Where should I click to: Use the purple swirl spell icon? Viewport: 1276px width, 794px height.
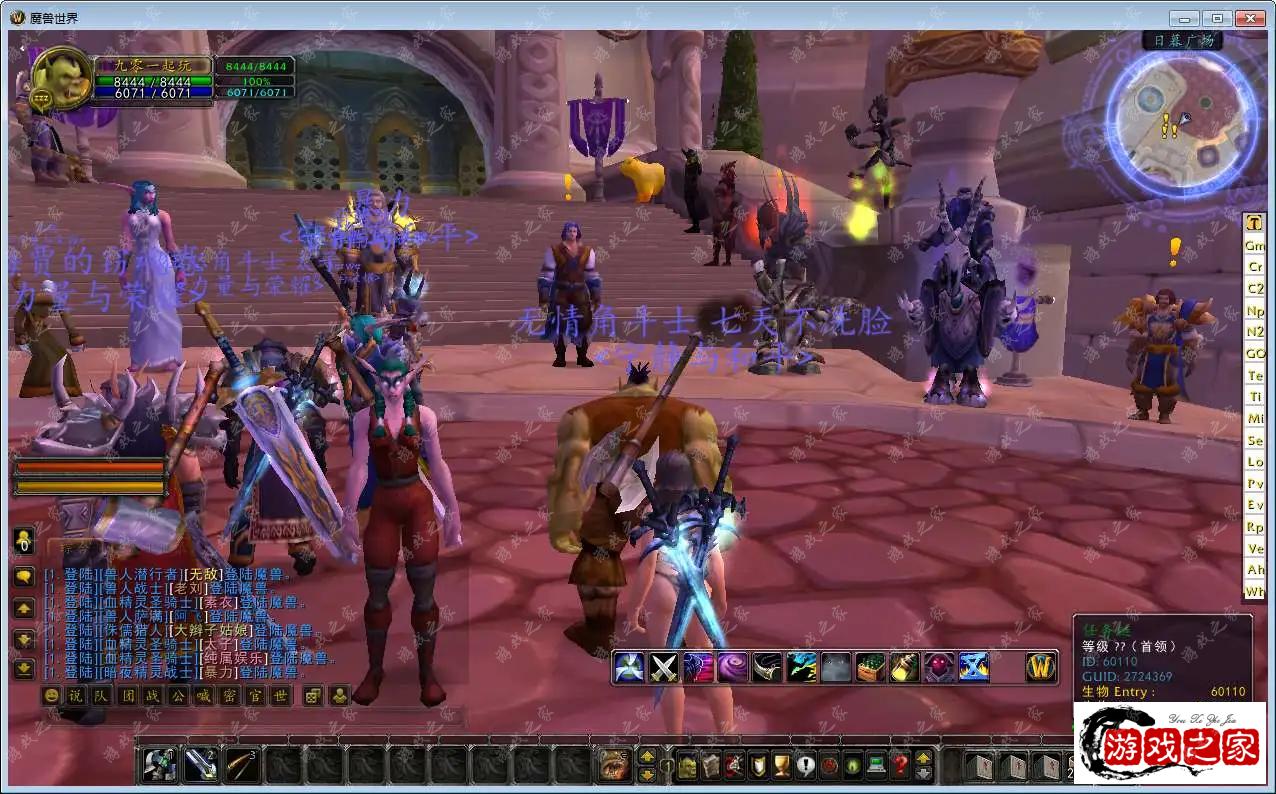pos(732,667)
